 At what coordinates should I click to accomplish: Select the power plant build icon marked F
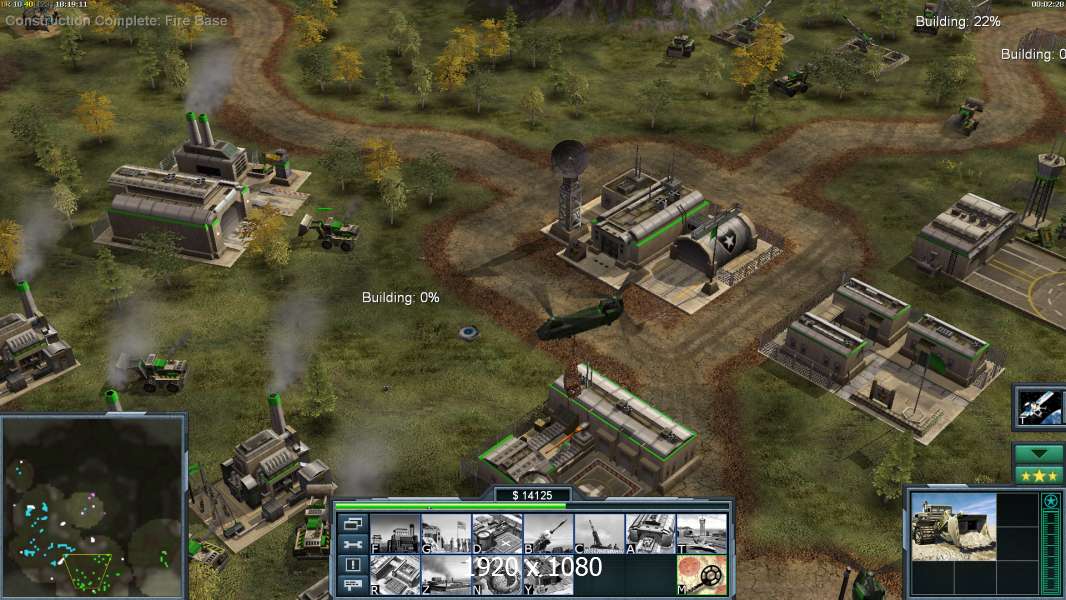tap(394, 533)
